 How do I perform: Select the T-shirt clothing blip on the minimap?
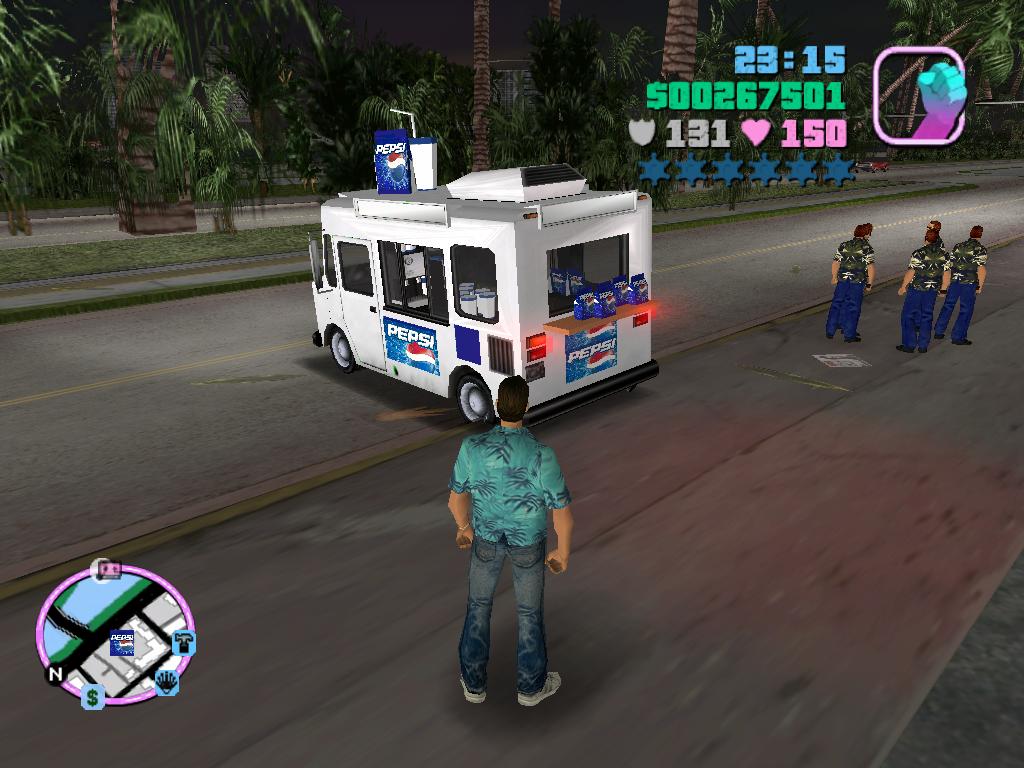(183, 642)
